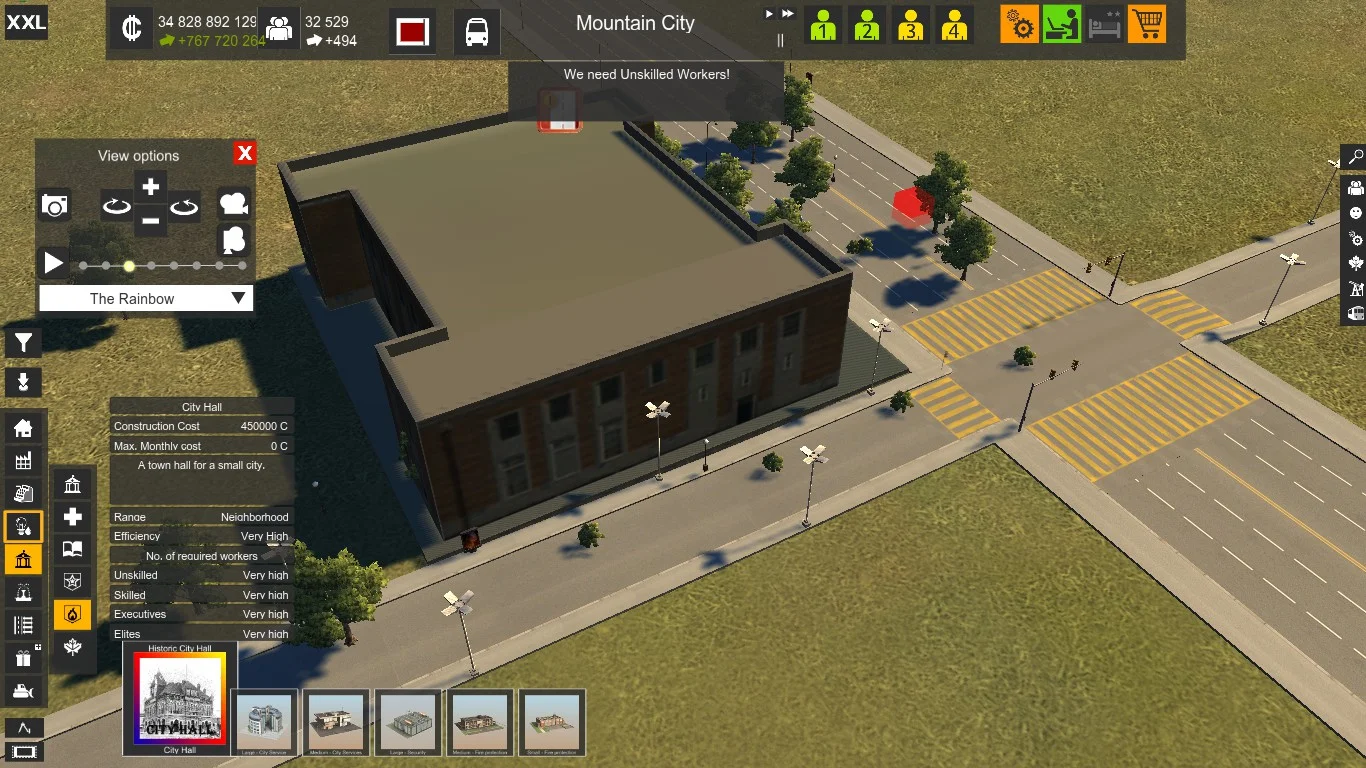This screenshot has height=768, width=1366.
Task: Switch to the medical cross subcategory
Action: (73, 517)
